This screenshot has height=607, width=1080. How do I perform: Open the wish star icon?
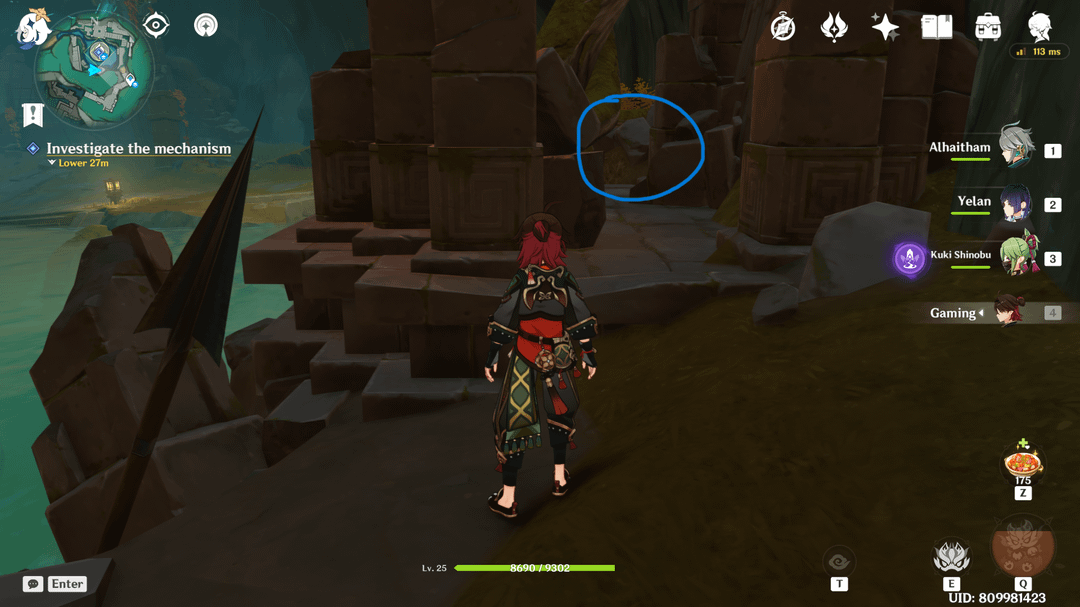click(885, 27)
